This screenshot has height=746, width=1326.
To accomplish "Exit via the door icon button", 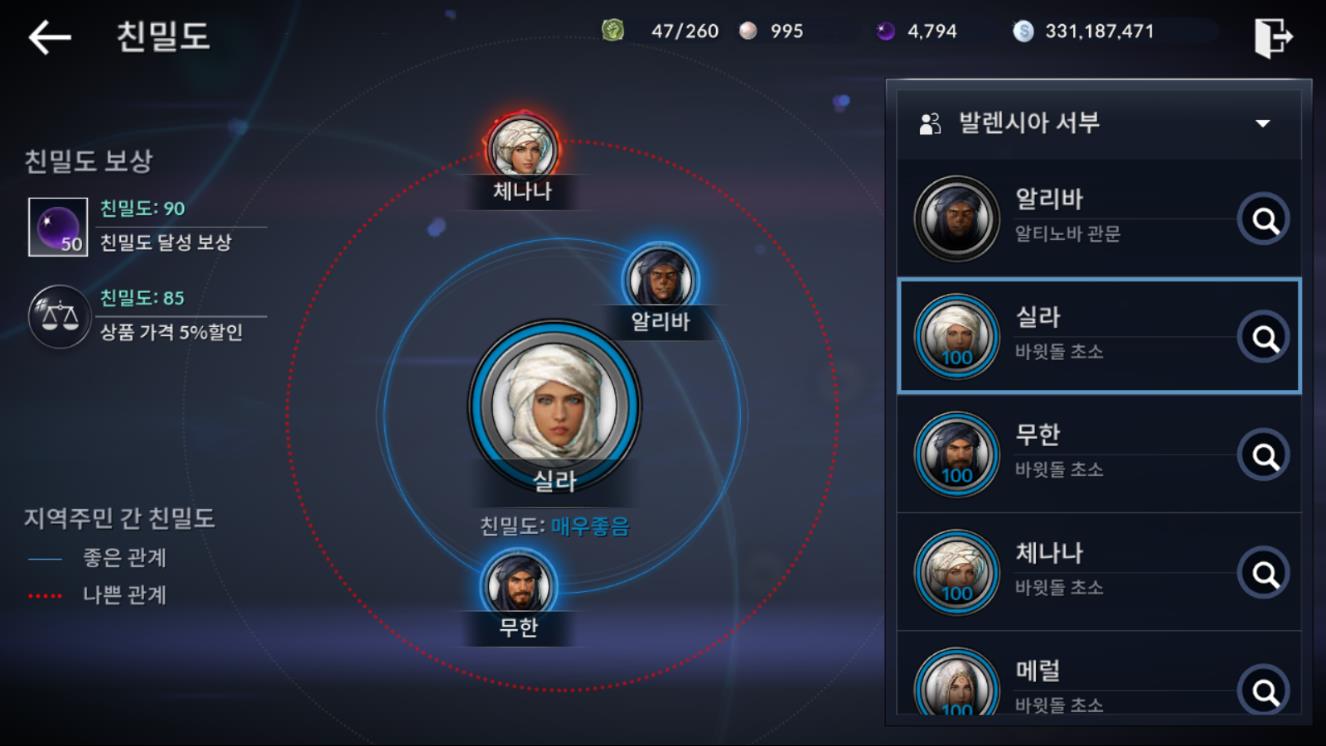I will (x=1273, y=38).
